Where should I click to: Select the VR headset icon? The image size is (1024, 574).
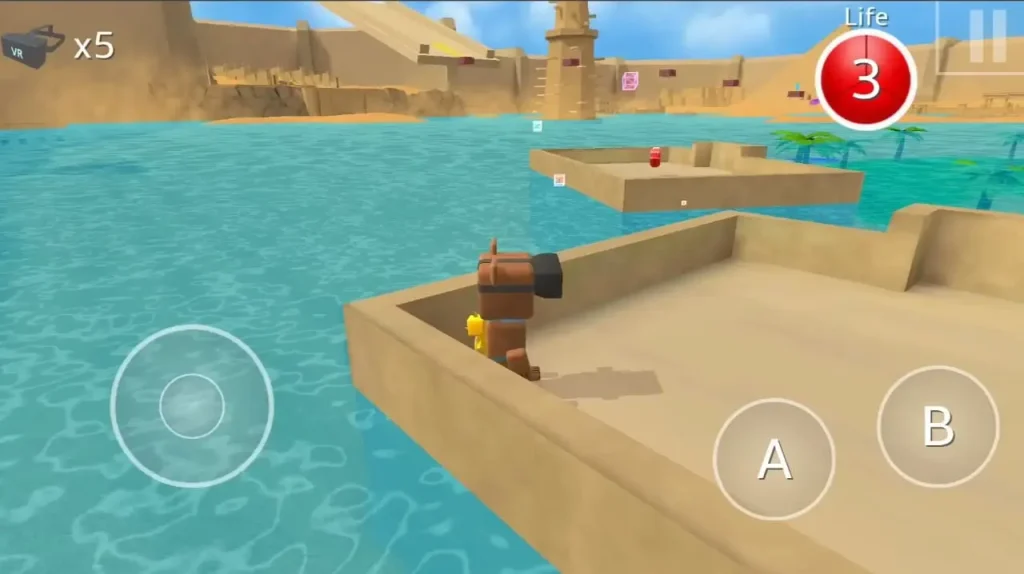coord(33,46)
